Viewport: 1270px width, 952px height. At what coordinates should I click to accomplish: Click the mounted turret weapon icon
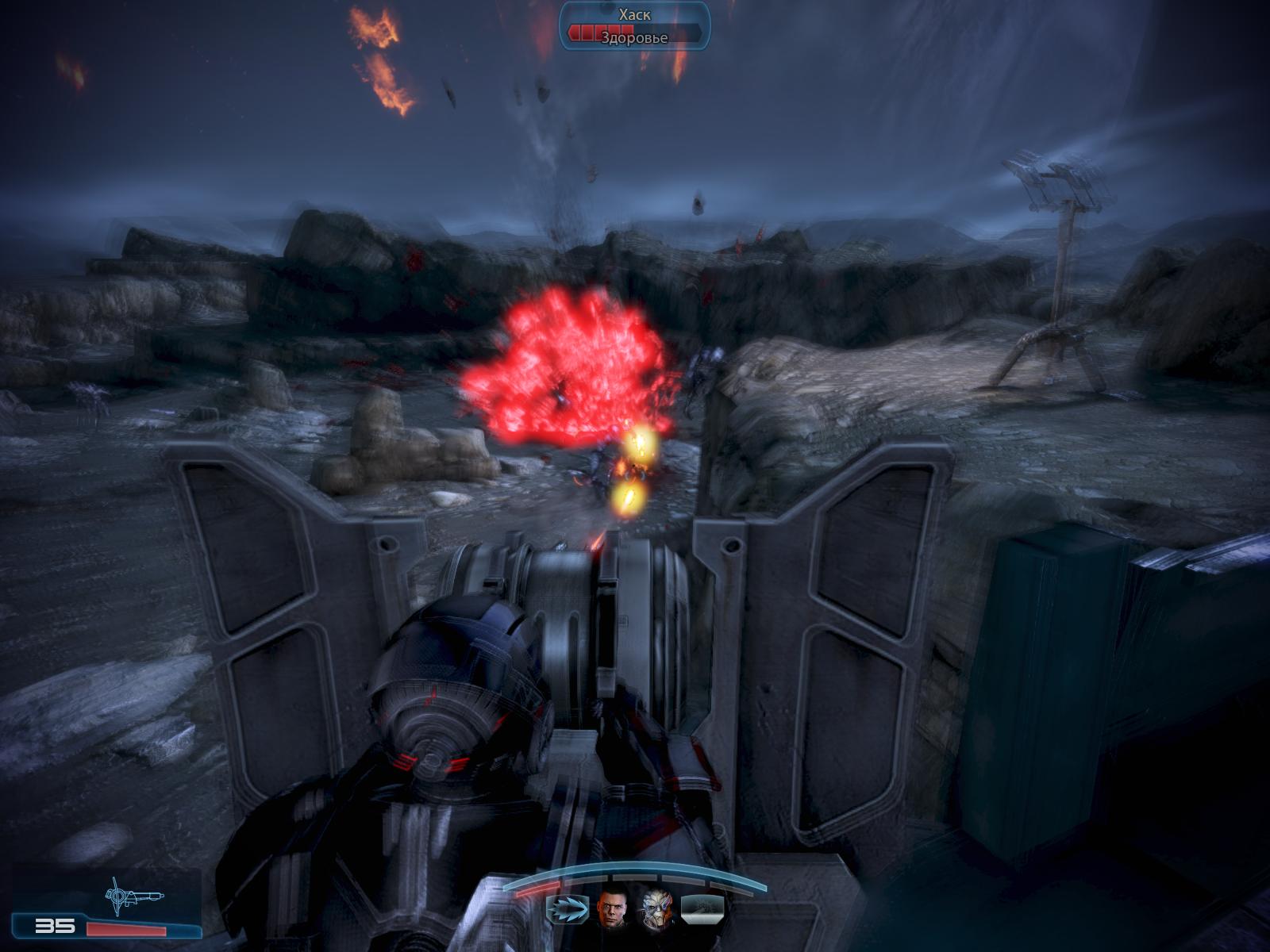[x=132, y=896]
